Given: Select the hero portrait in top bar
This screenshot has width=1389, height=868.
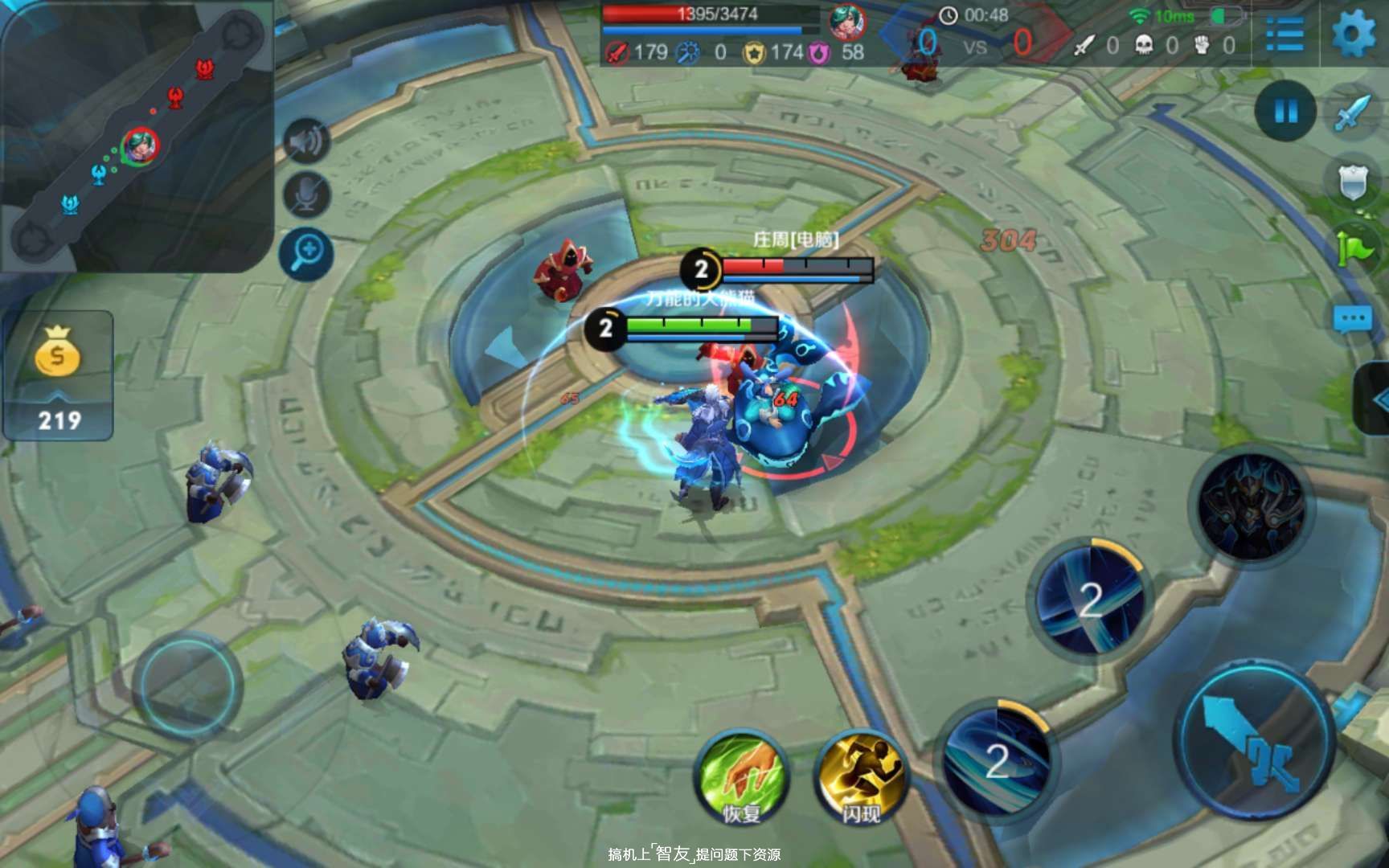Looking at the screenshot, I should point(846,22).
